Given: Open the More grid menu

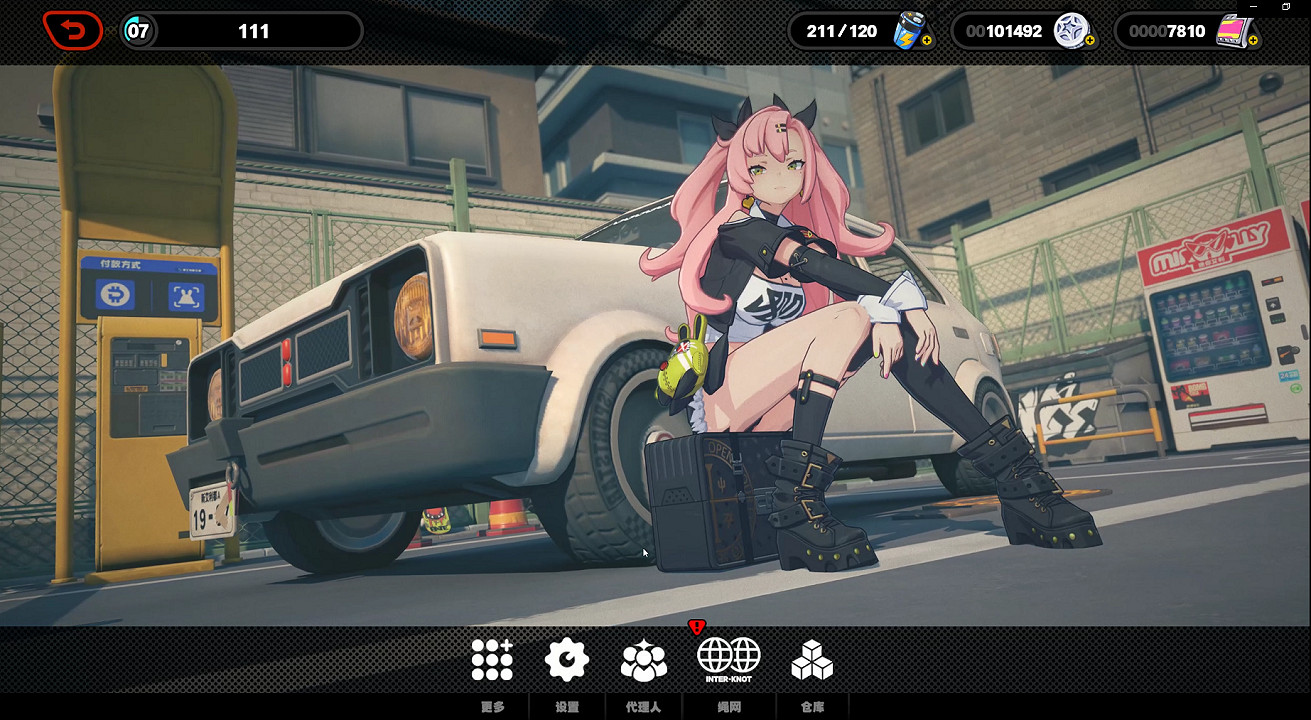Looking at the screenshot, I should pos(492,660).
